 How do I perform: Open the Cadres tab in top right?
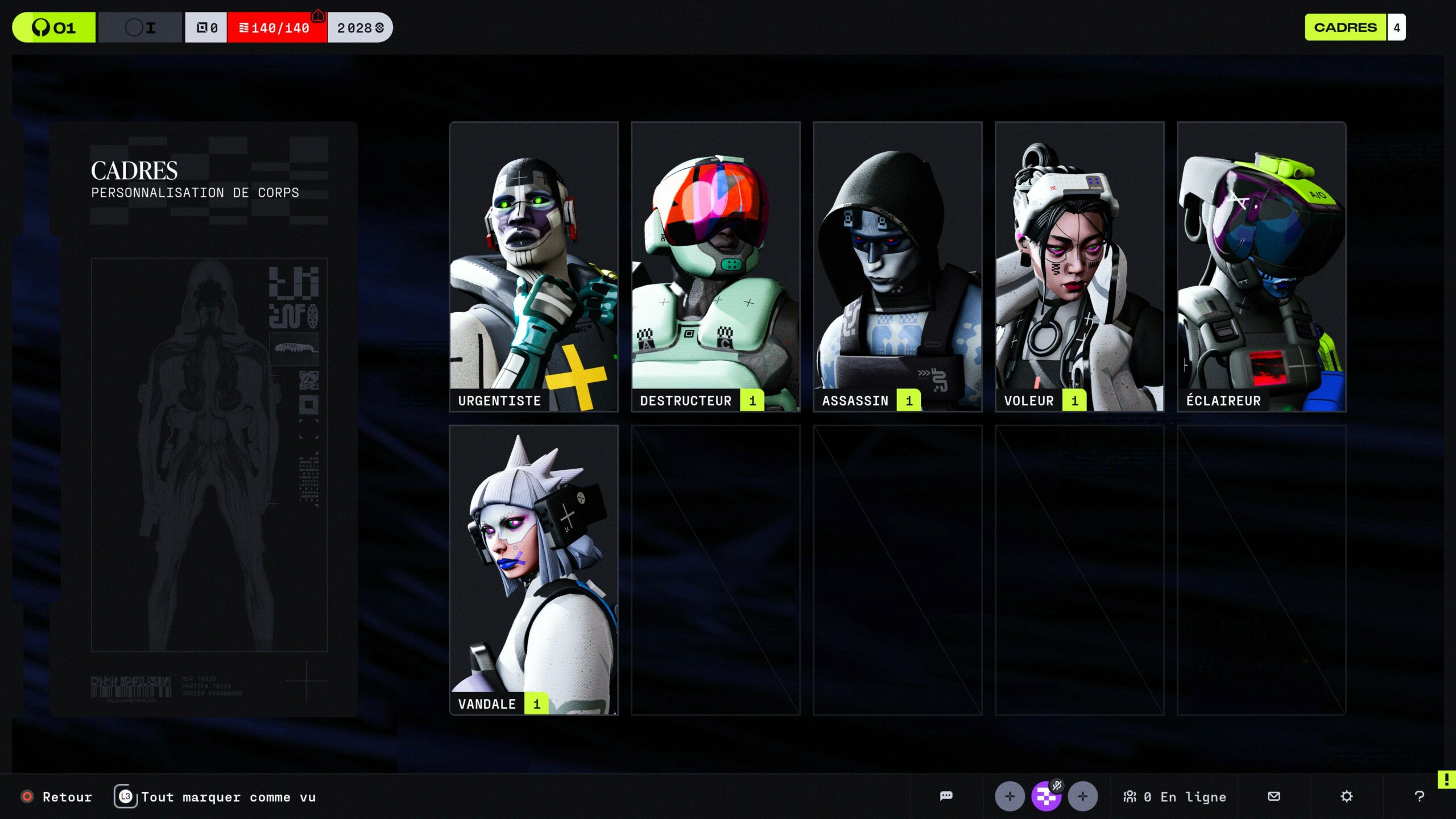click(1346, 27)
